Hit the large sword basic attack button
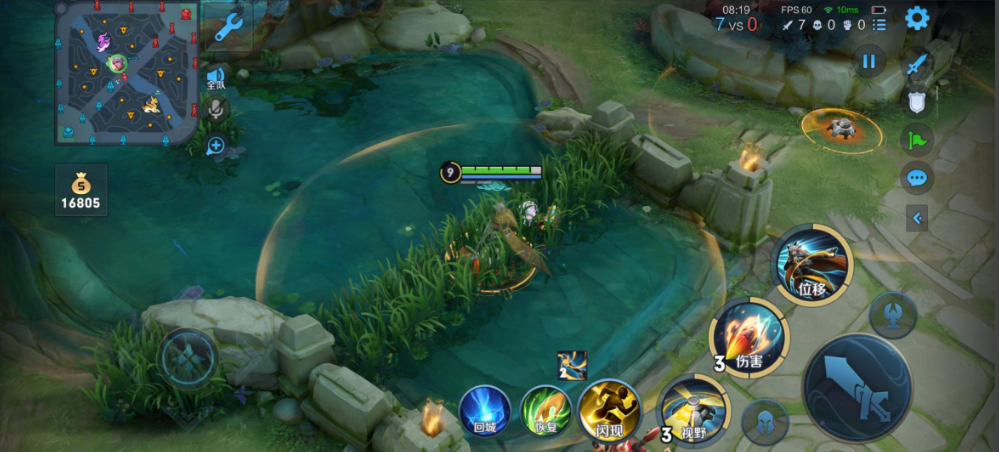The height and width of the screenshot is (452, 999). [x=857, y=388]
